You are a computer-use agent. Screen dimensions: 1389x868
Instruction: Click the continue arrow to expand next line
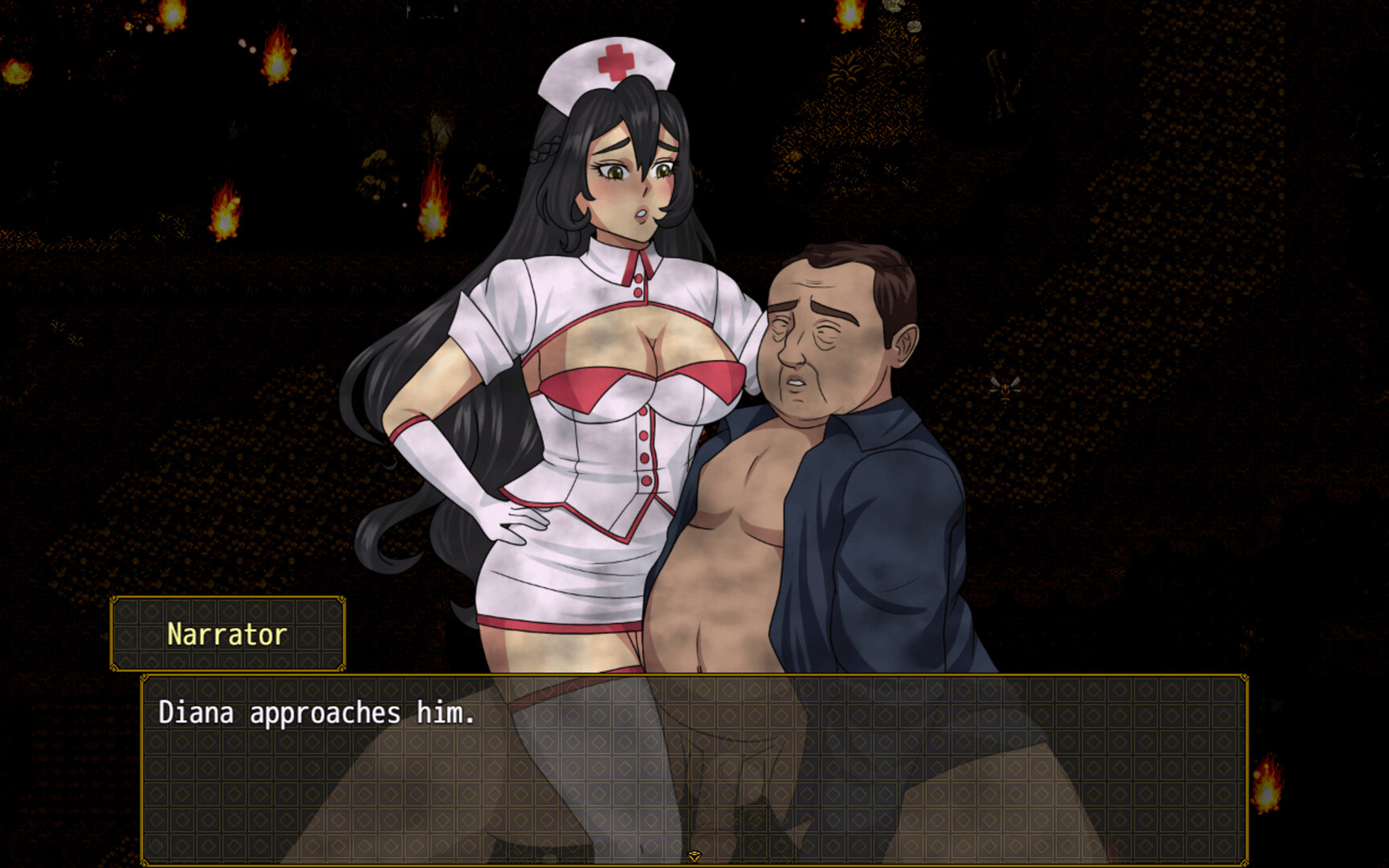[x=694, y=856]
